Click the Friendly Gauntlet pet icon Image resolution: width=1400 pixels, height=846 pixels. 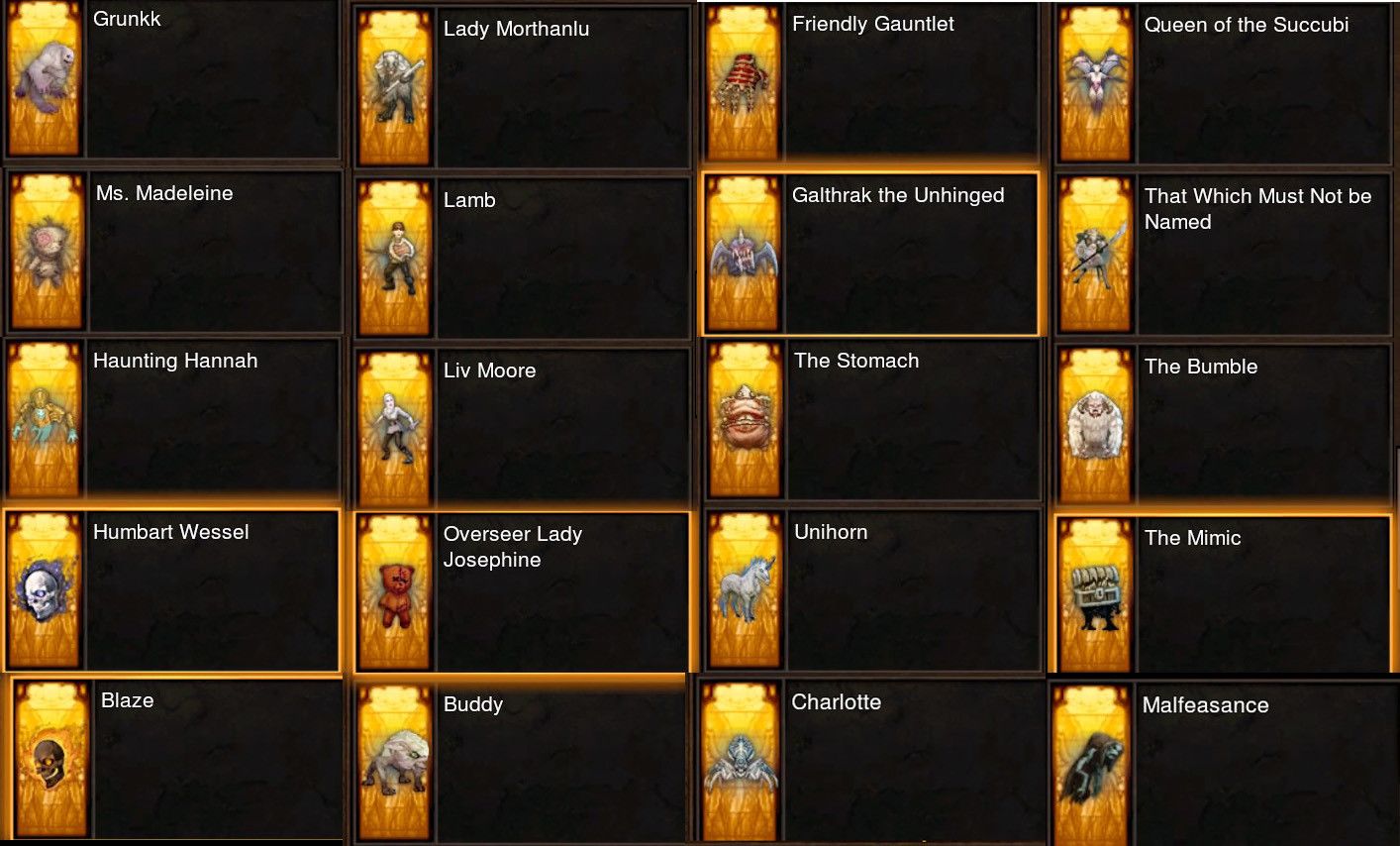[x=744, y=82]
